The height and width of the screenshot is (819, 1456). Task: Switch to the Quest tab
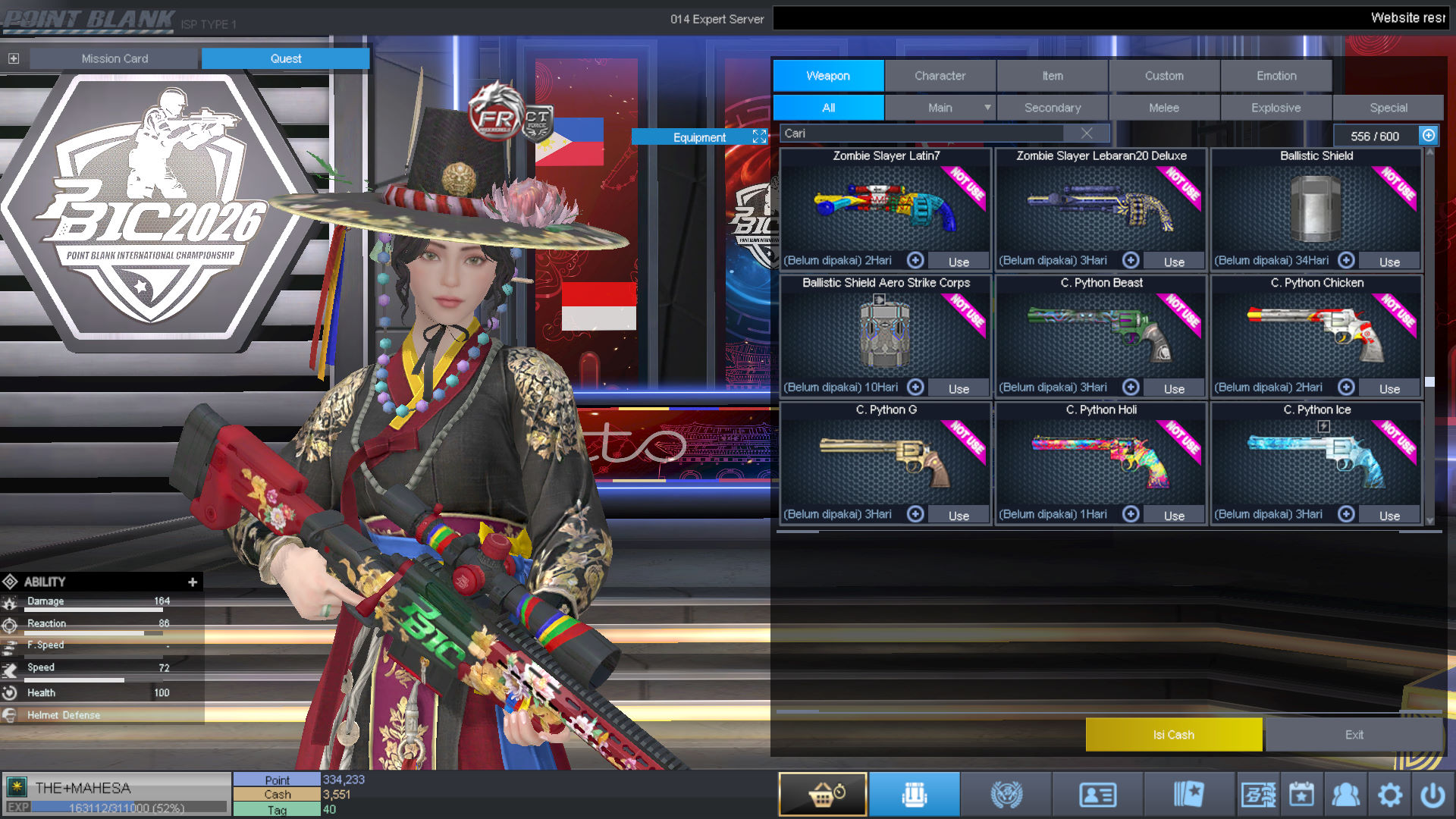[285, 58]
